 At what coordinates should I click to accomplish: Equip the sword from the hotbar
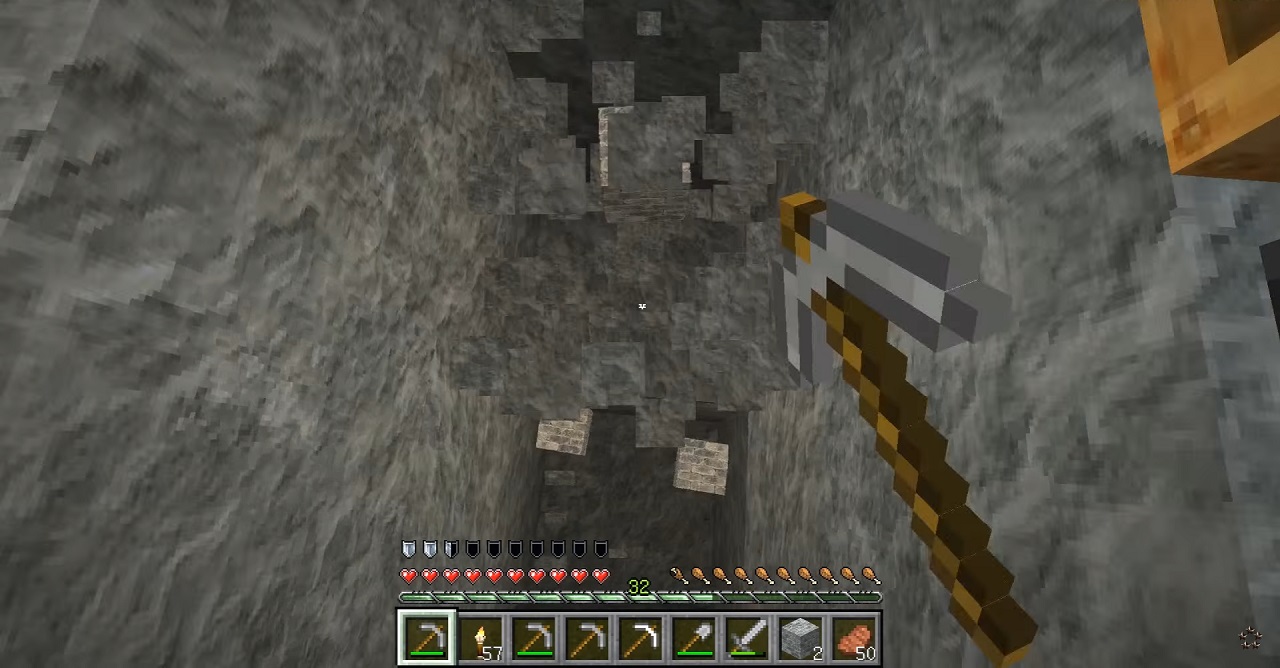(x=747, y=639)
